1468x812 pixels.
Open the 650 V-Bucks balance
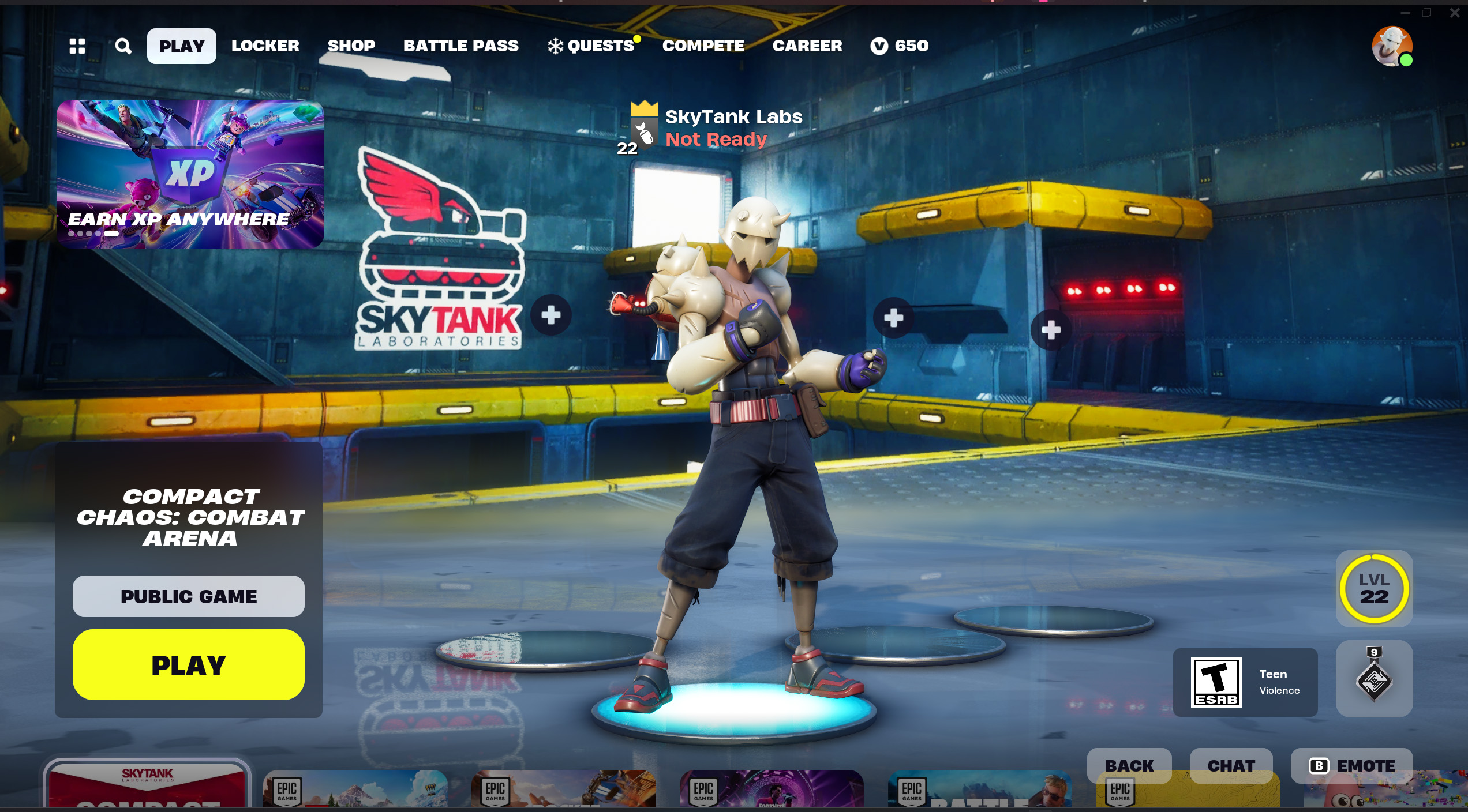900,46
